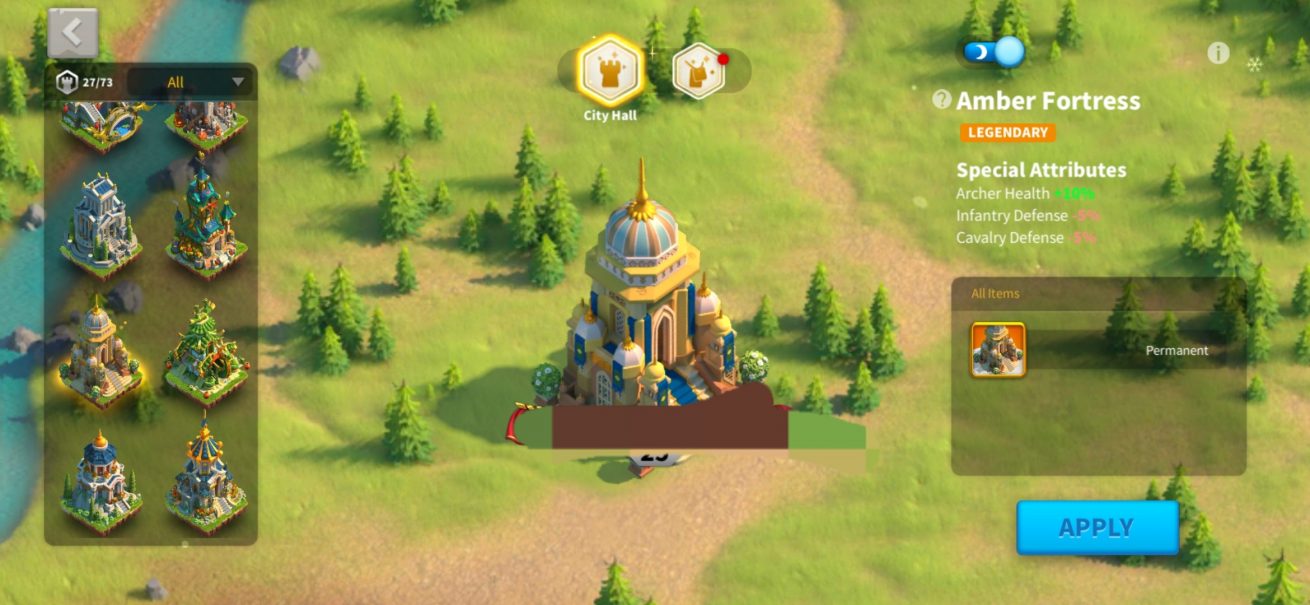This screenshot has height=605, width=1310.
Task: Switch to the City Hall tab
Action: 610,71
